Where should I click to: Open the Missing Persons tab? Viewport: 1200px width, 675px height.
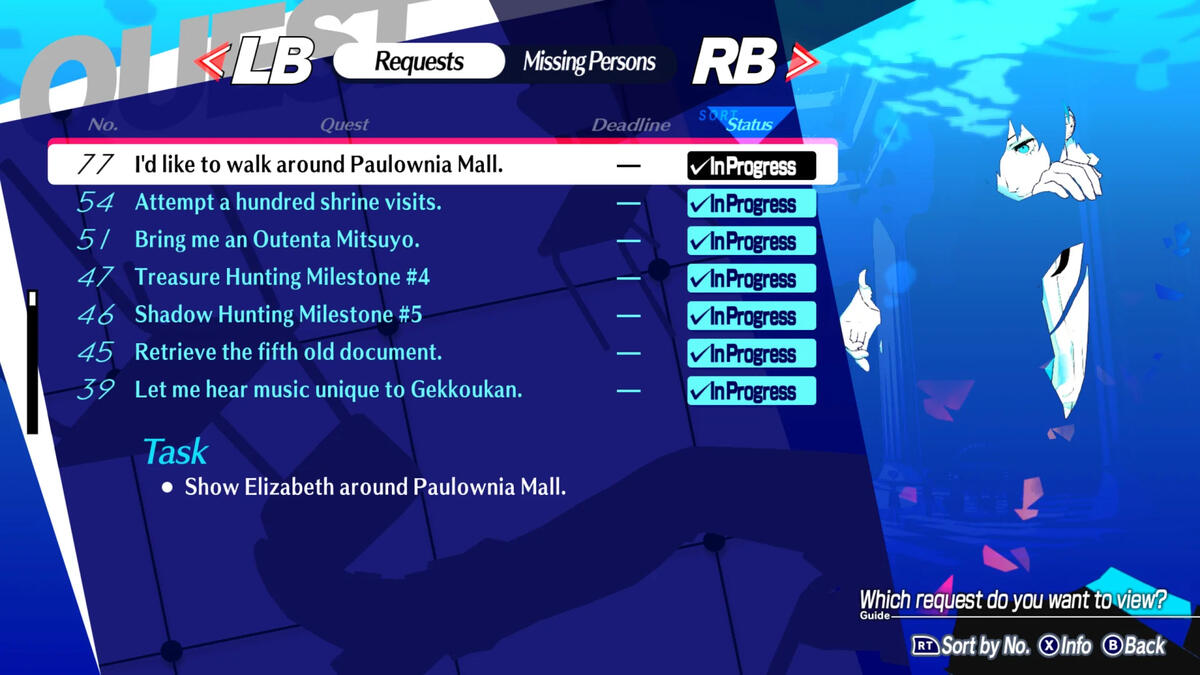(x=589, y=62)
